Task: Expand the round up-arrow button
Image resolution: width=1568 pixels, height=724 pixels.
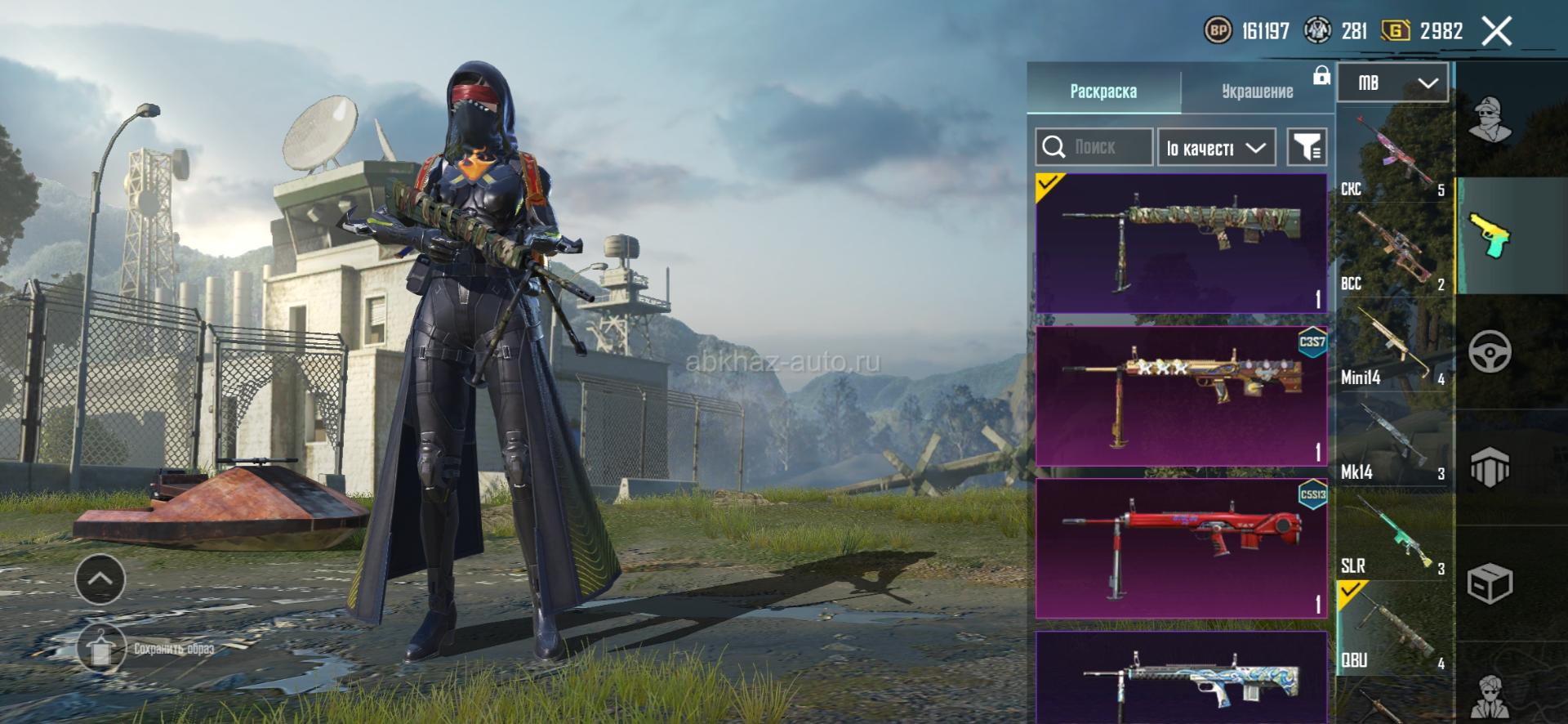Action: pyautogui.click(x=100, y=579)
